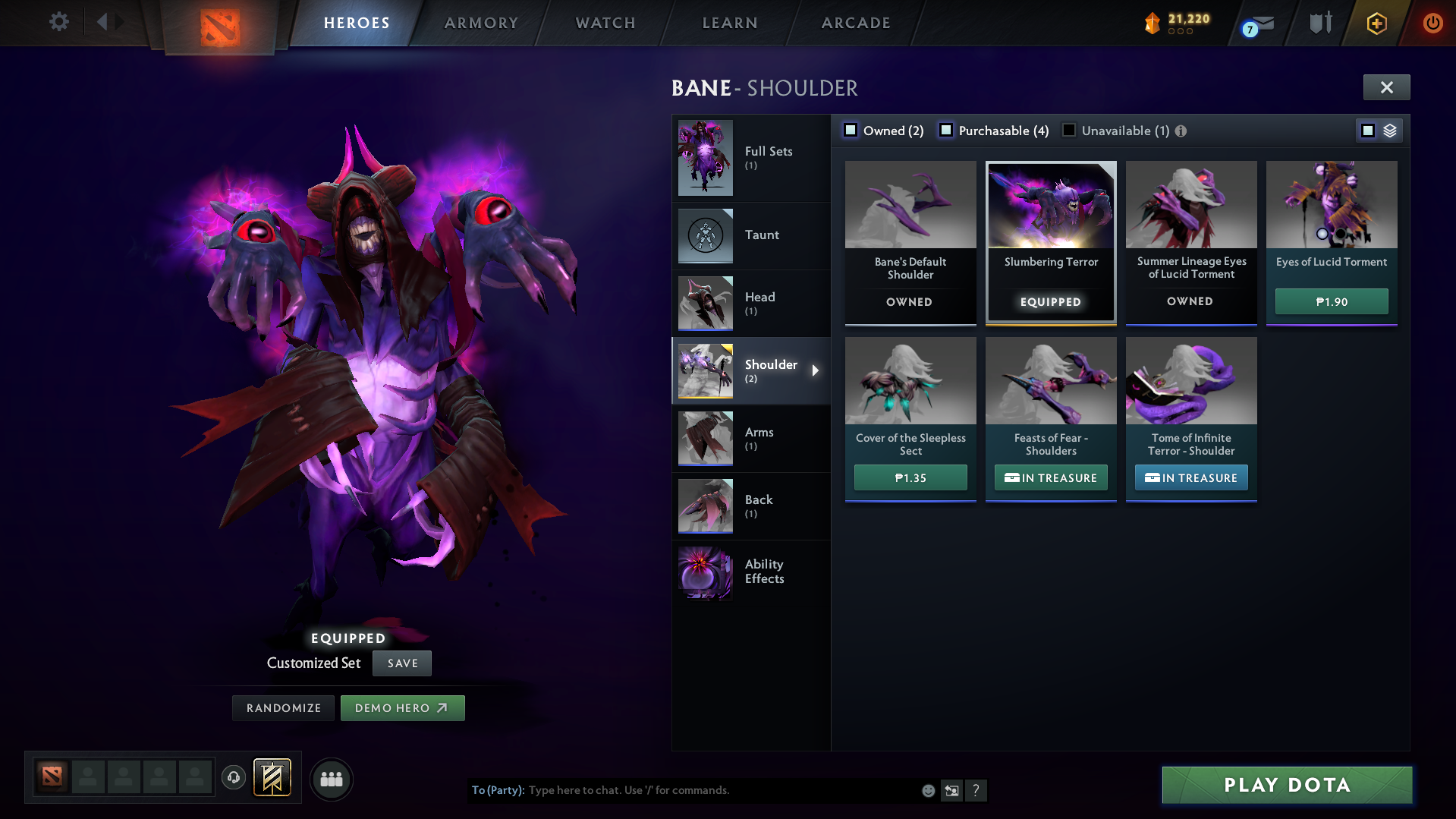Enable the Unavailable (1) filter checkbox
Viewport: 1456px width, 819px height.
click(1069, 130)
